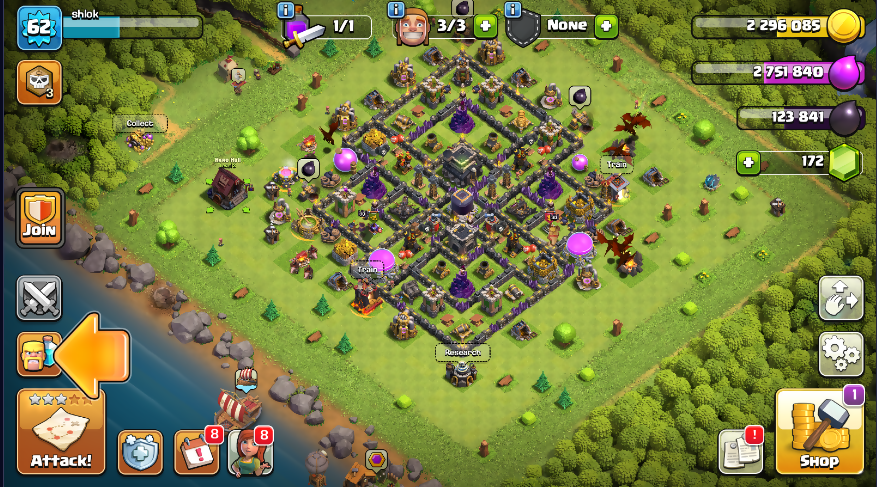Click the plus next to shield None
The image size is (877, 487).
pos(606,26)
